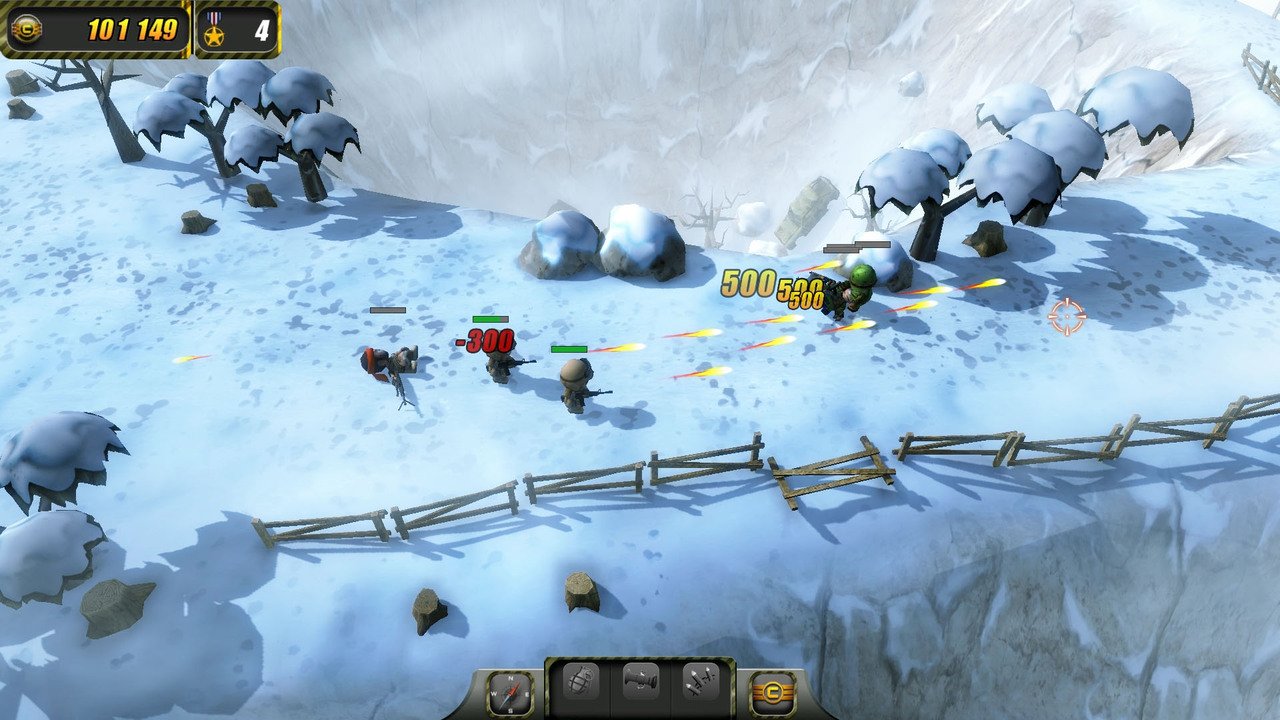Open the compass map button
Image resolution: width=1280 pixels, height=720 pixels.
point(504,692)
